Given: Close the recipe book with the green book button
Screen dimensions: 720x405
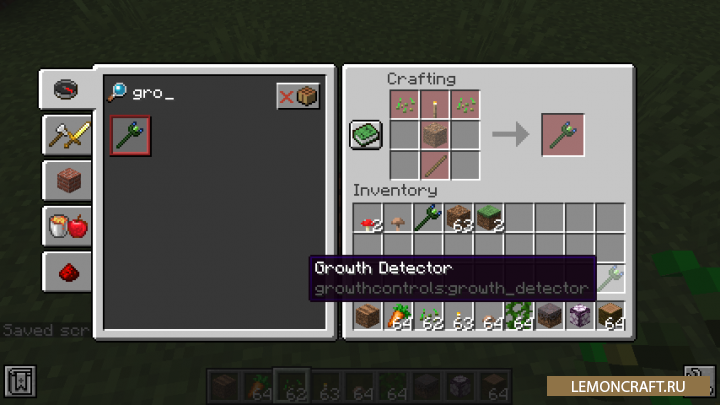Looking at the screenshot, I should tap(366, 135).
